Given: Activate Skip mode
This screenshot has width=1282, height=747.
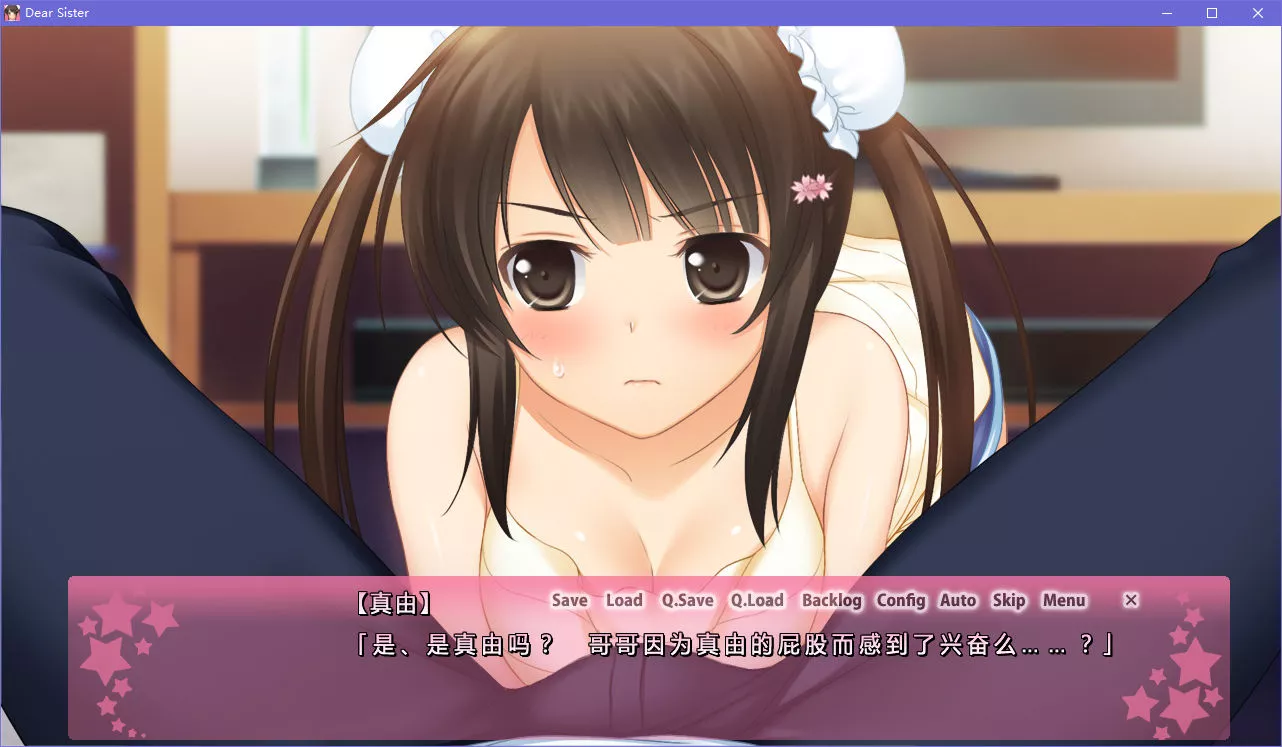Looking at the screenshot, I should point(1009,600).
